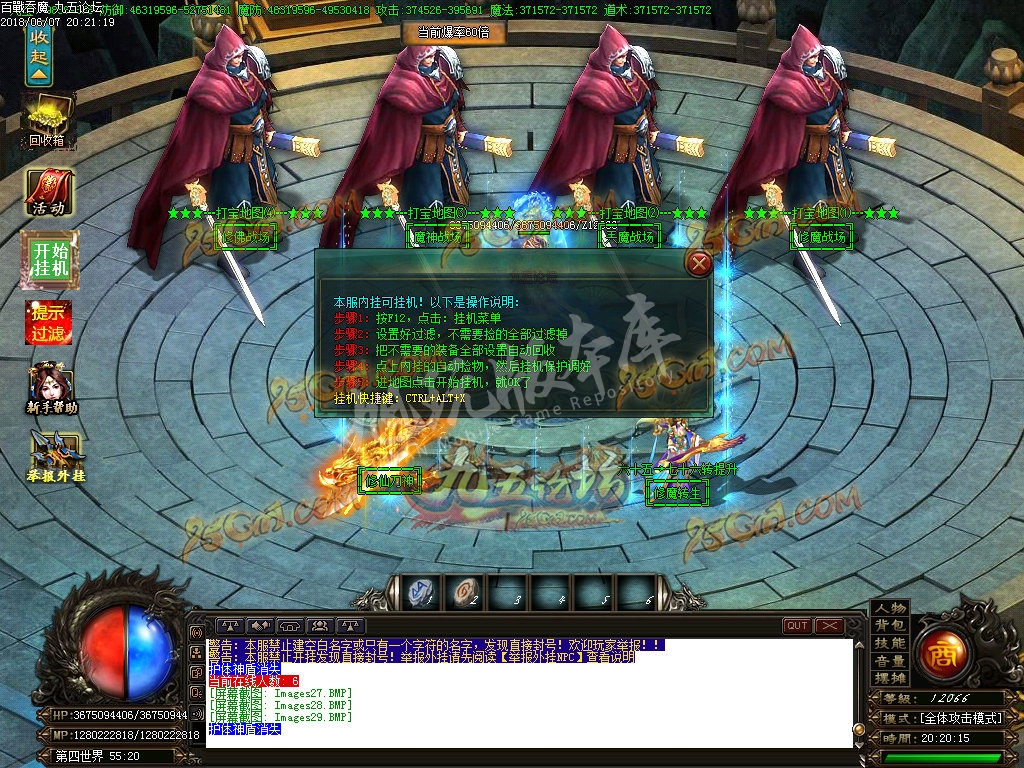Open the 活动 events icon
Image resolution: width=1024 pixels, height=768 pixels.
coord(48,193)
